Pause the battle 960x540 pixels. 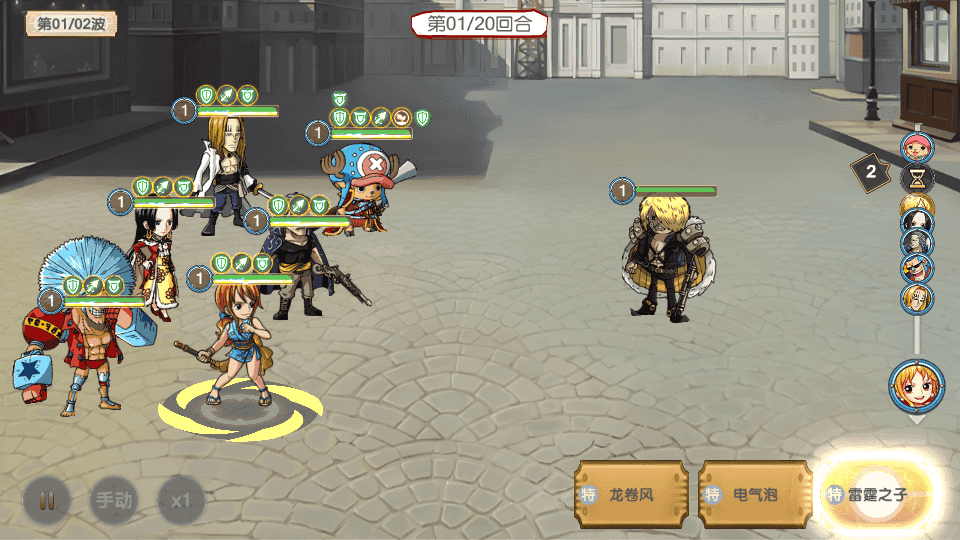click(x=47, y=500)
